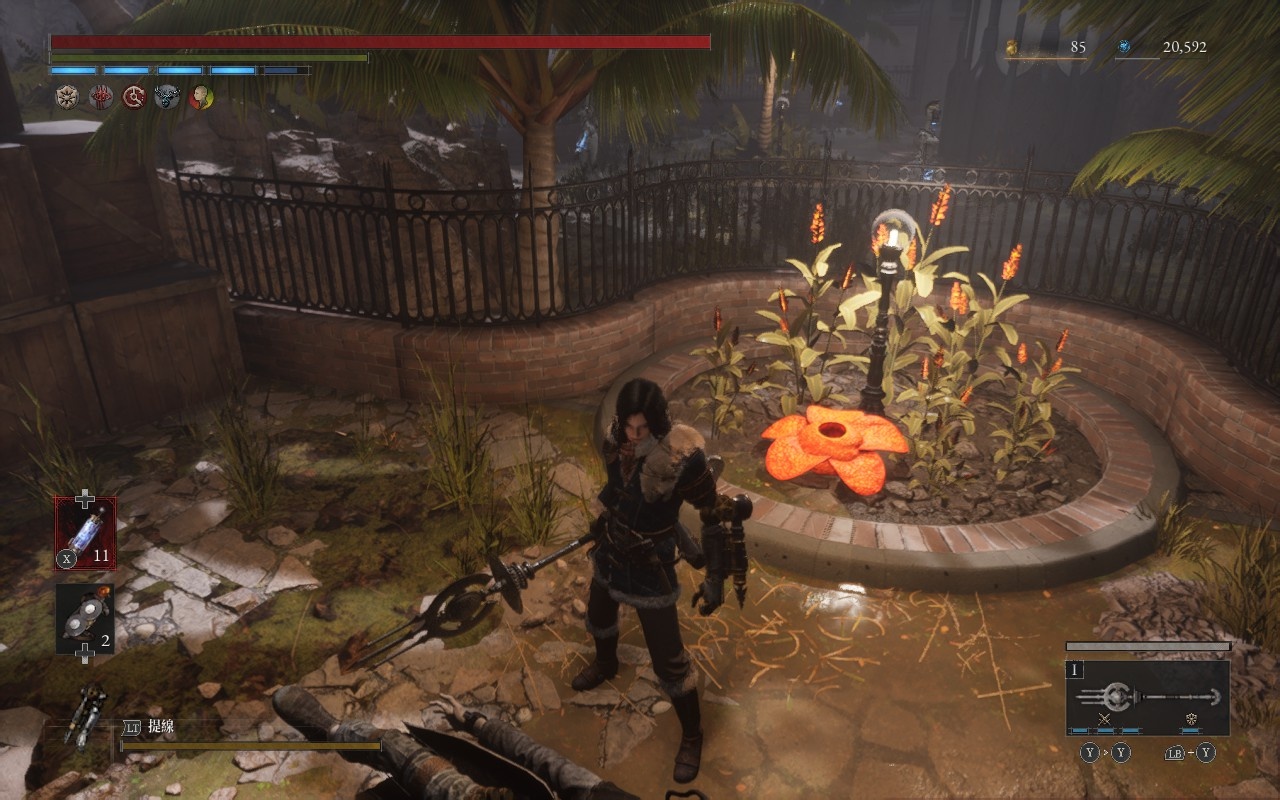Inspect the red circular arrow status icon
Screen dimensions: 1280x800
point(134,97)
